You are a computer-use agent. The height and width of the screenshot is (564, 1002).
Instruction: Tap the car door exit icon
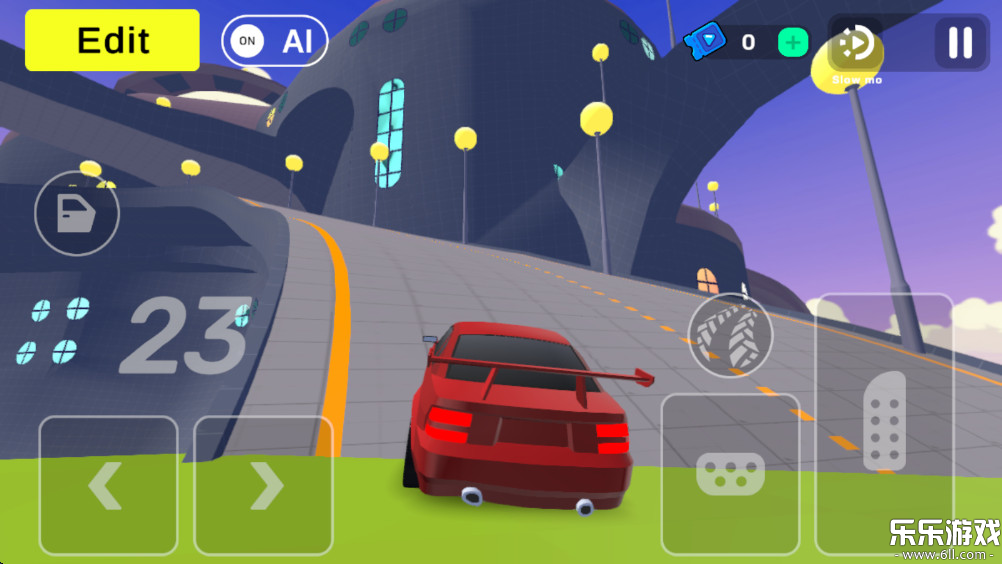[x=77, y=213]
